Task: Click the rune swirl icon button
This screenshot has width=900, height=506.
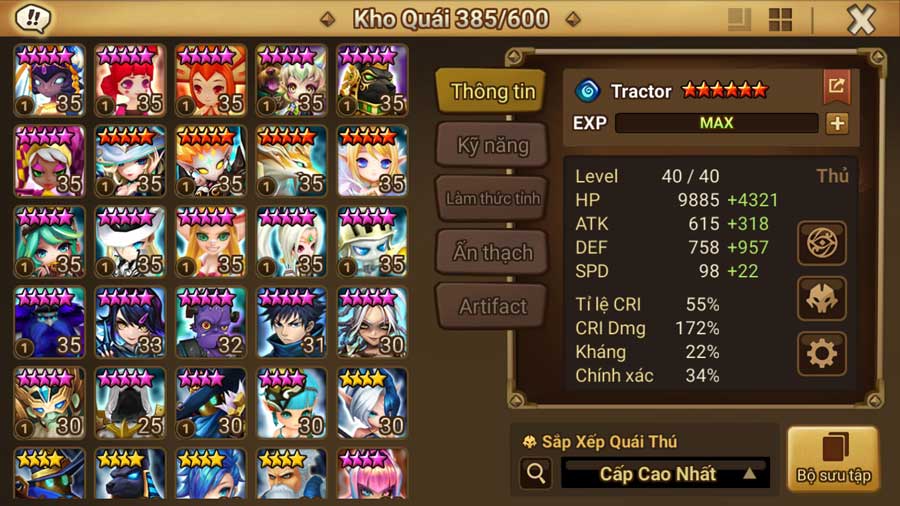Action: tap(822, 243)
